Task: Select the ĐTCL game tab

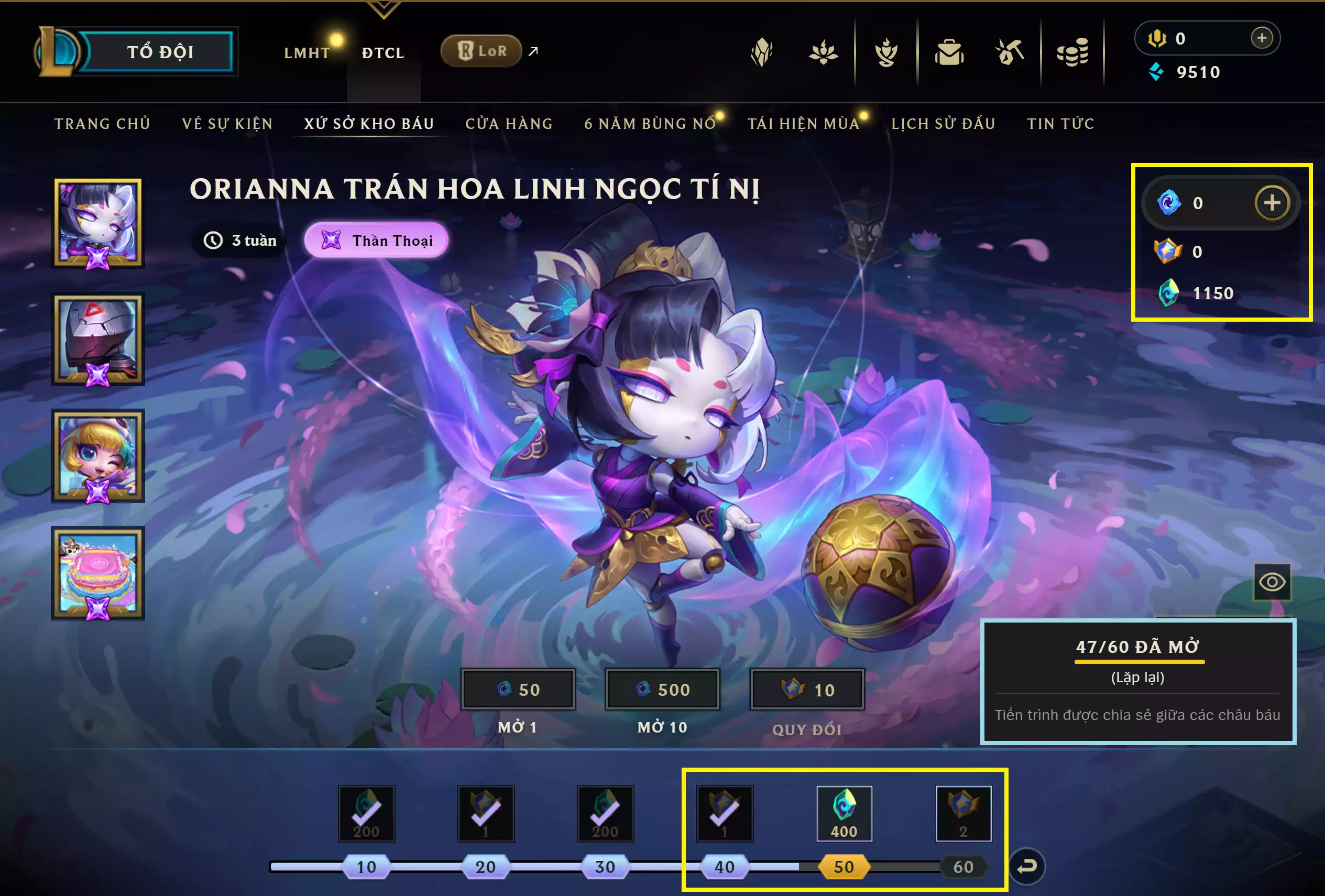Action: 383,53
